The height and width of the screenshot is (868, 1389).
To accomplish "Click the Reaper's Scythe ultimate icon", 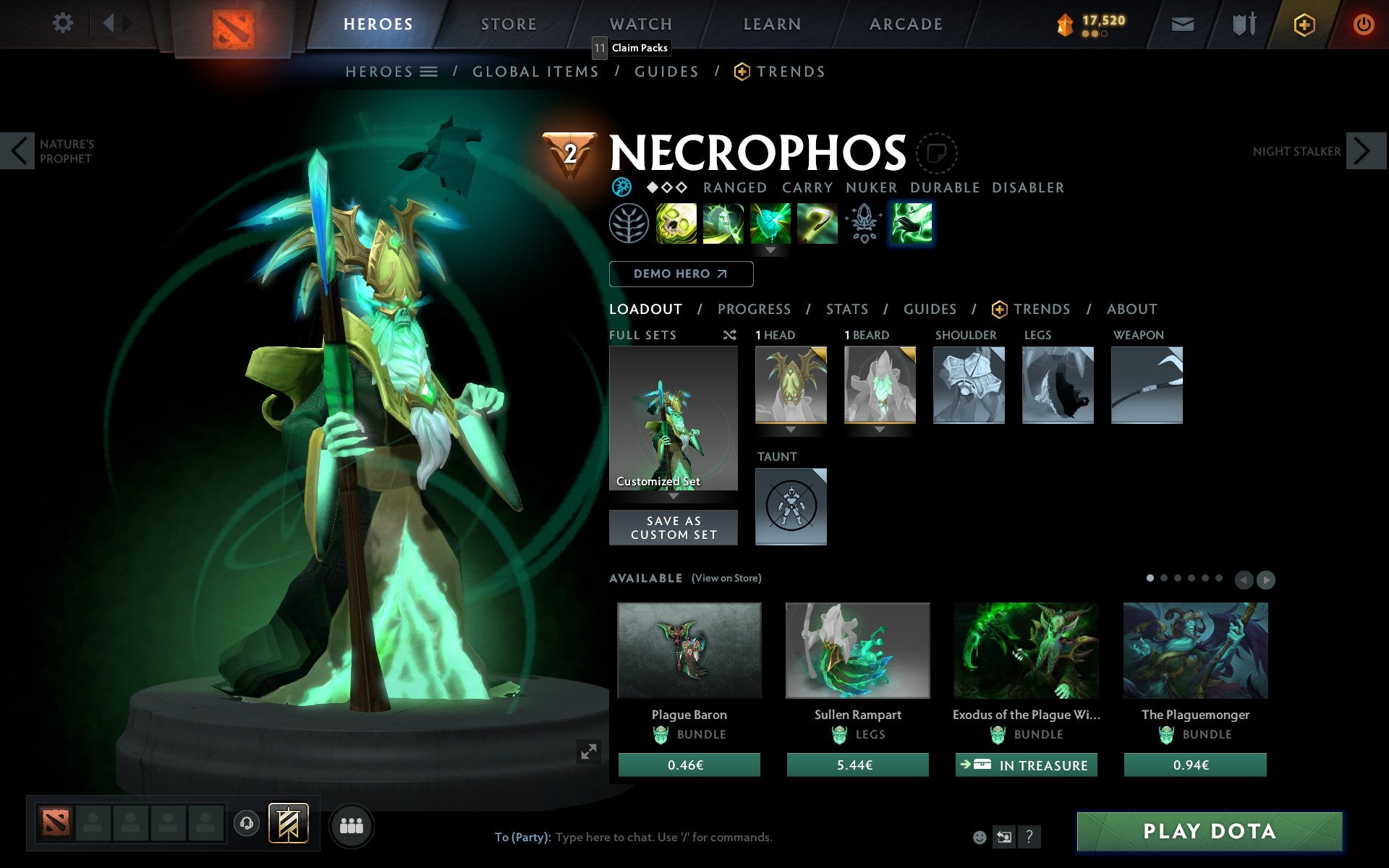I will click(x=817, y=224).
